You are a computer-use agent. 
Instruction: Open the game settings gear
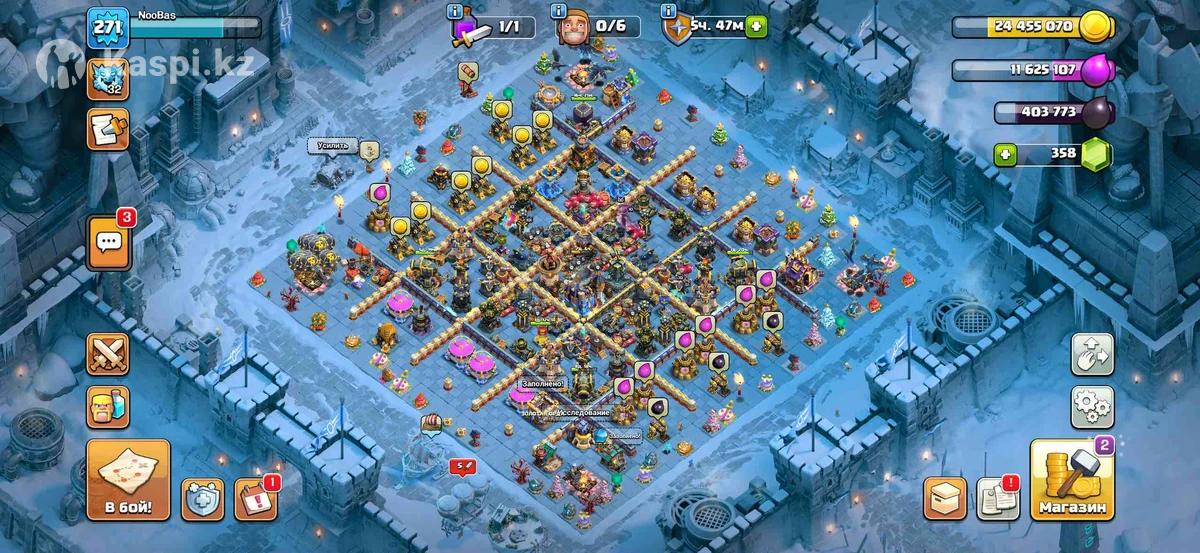(x=1092, y=406)
